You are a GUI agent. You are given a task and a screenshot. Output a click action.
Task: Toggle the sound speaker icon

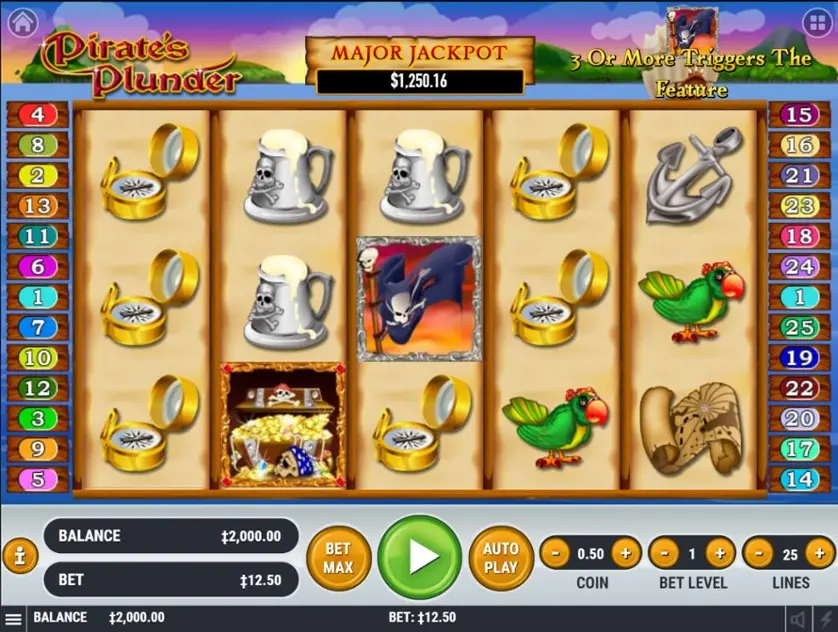(x=798, y=619)
